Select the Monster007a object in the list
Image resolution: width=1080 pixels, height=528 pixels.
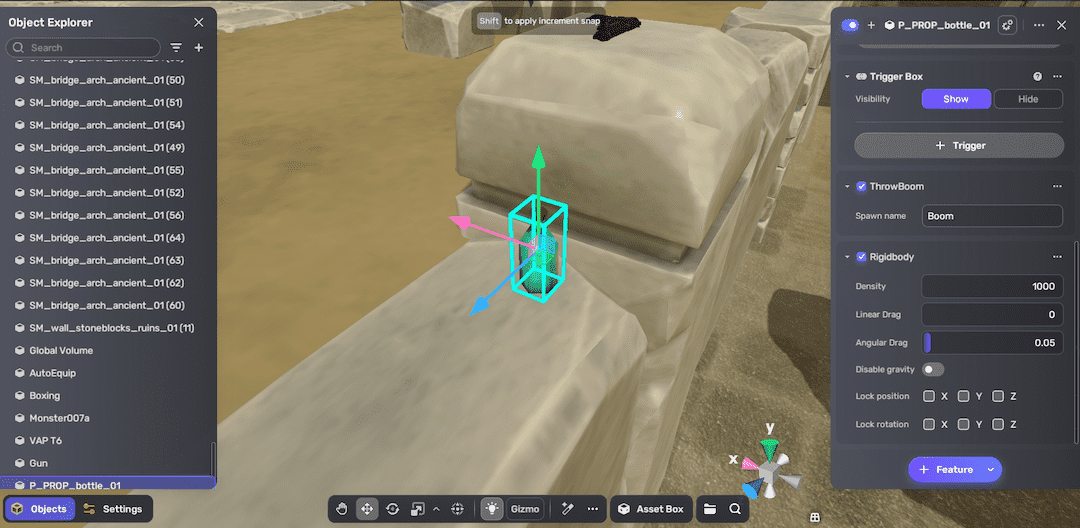click(59, 418)
